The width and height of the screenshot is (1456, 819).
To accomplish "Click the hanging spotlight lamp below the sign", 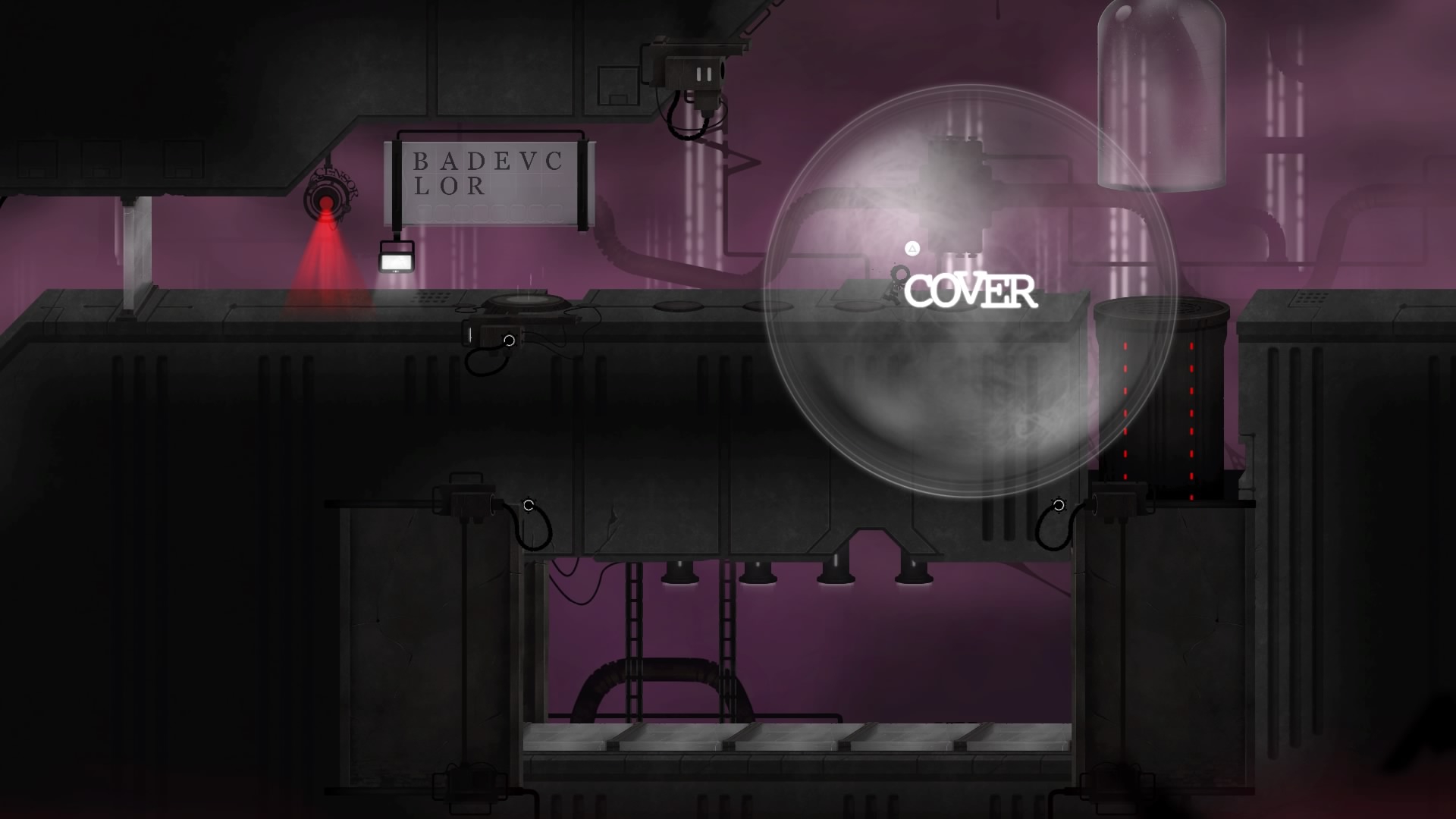I will 394,260.
